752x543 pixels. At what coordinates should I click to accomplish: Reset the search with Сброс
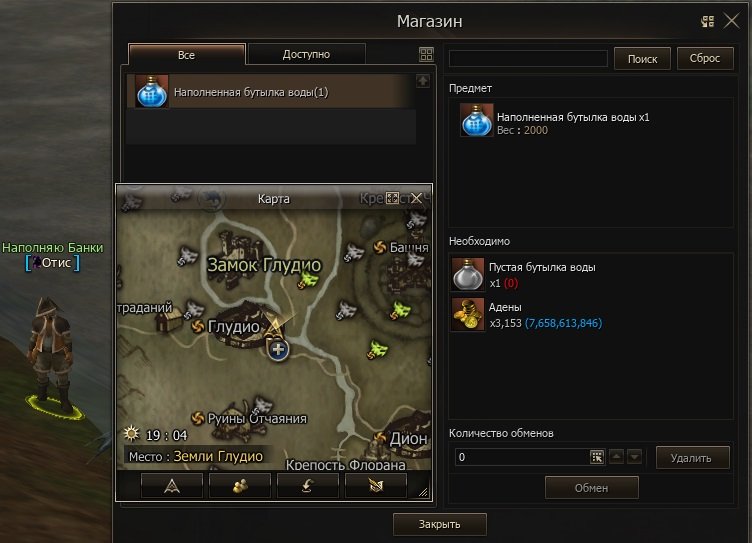click(x=705, y=59)
